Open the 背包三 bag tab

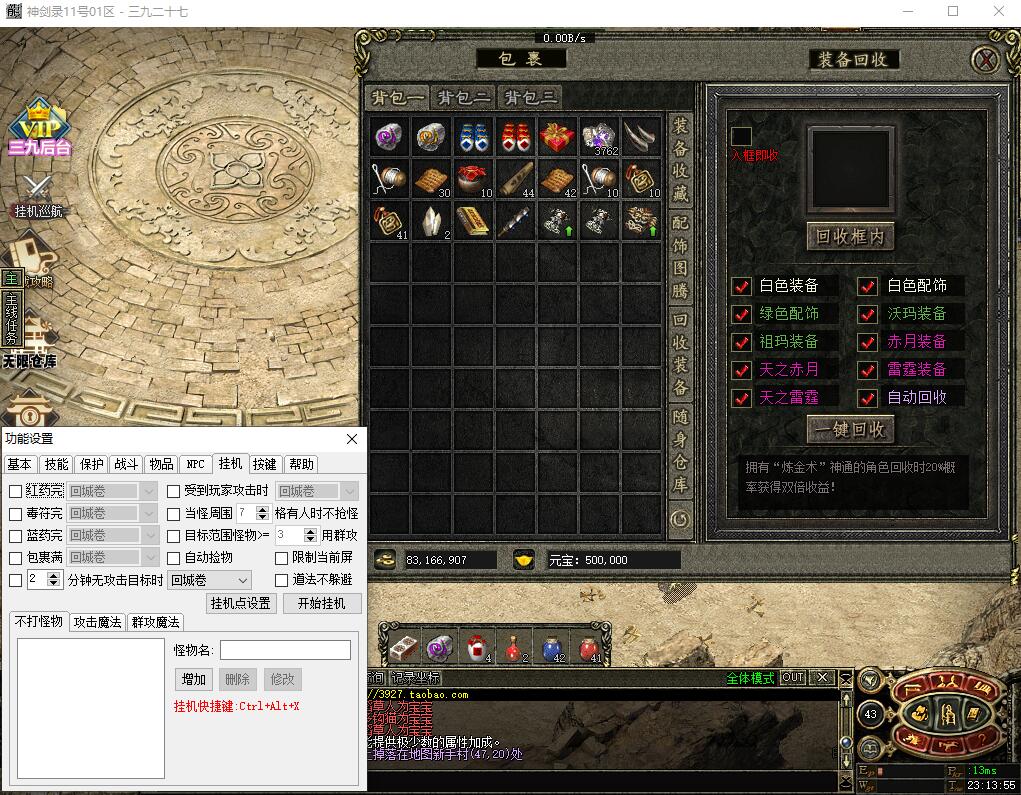coord(528,97)
